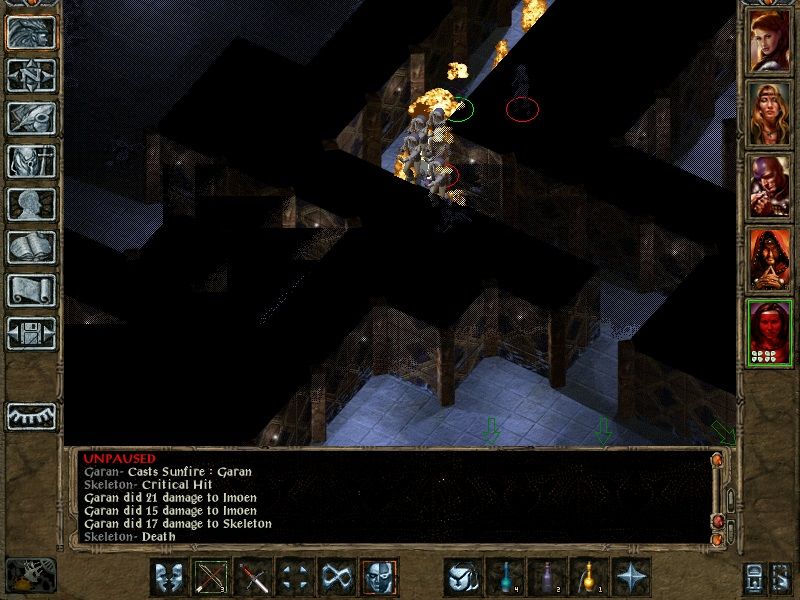Open the mage spellbook button
The height and width of the screenshot is (600, 800).
pos(31,248)
